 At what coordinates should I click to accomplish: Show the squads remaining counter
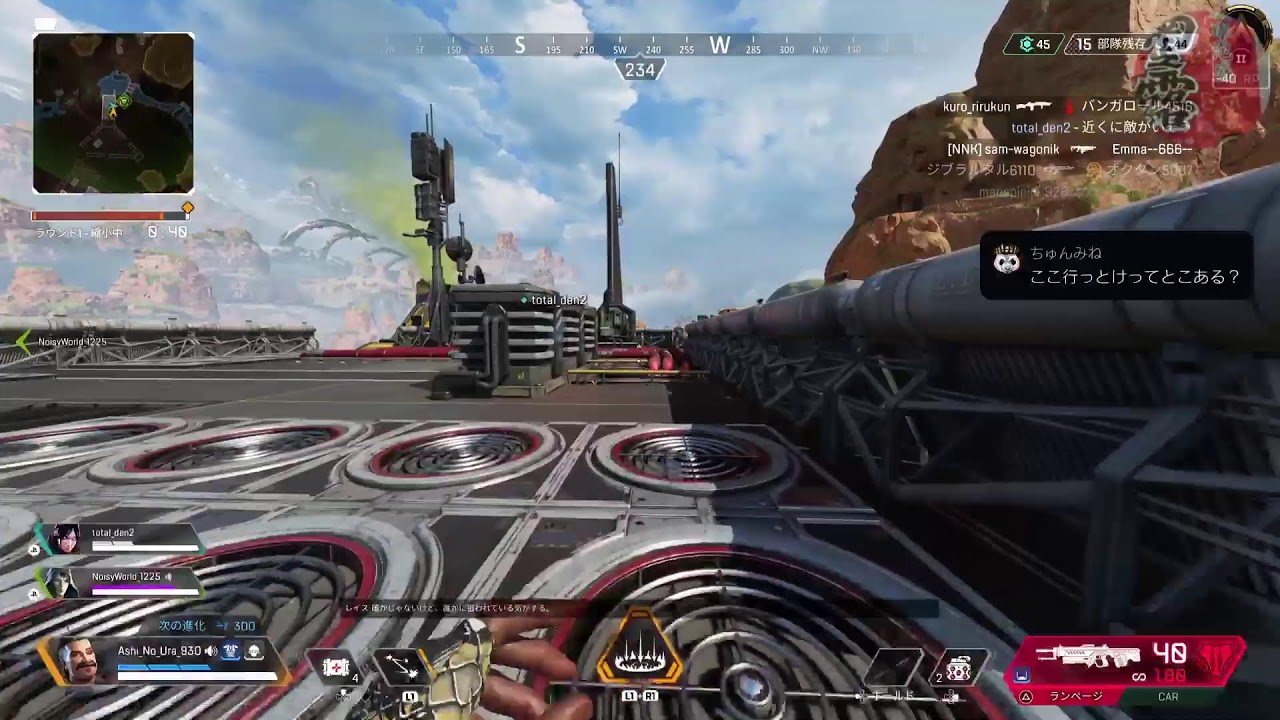1110,45
